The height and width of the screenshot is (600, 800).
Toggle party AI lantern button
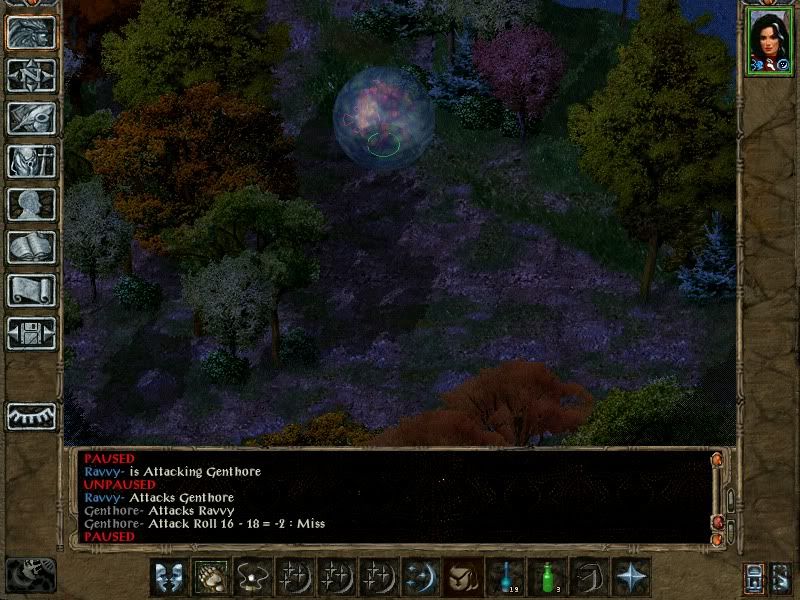[753, 577]
